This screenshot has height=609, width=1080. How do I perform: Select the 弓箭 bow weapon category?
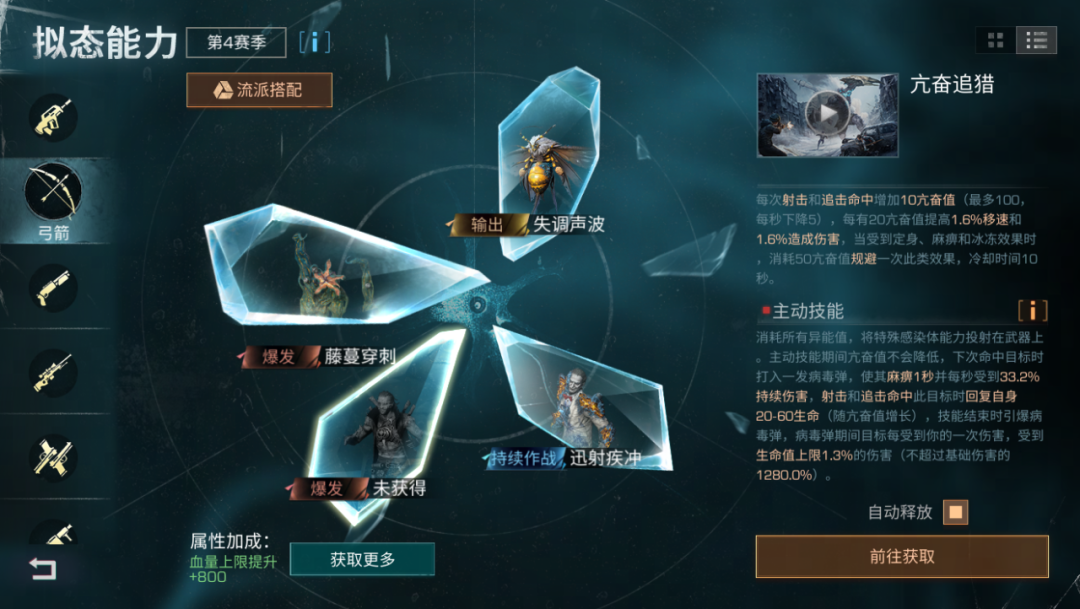coord(53,193)
